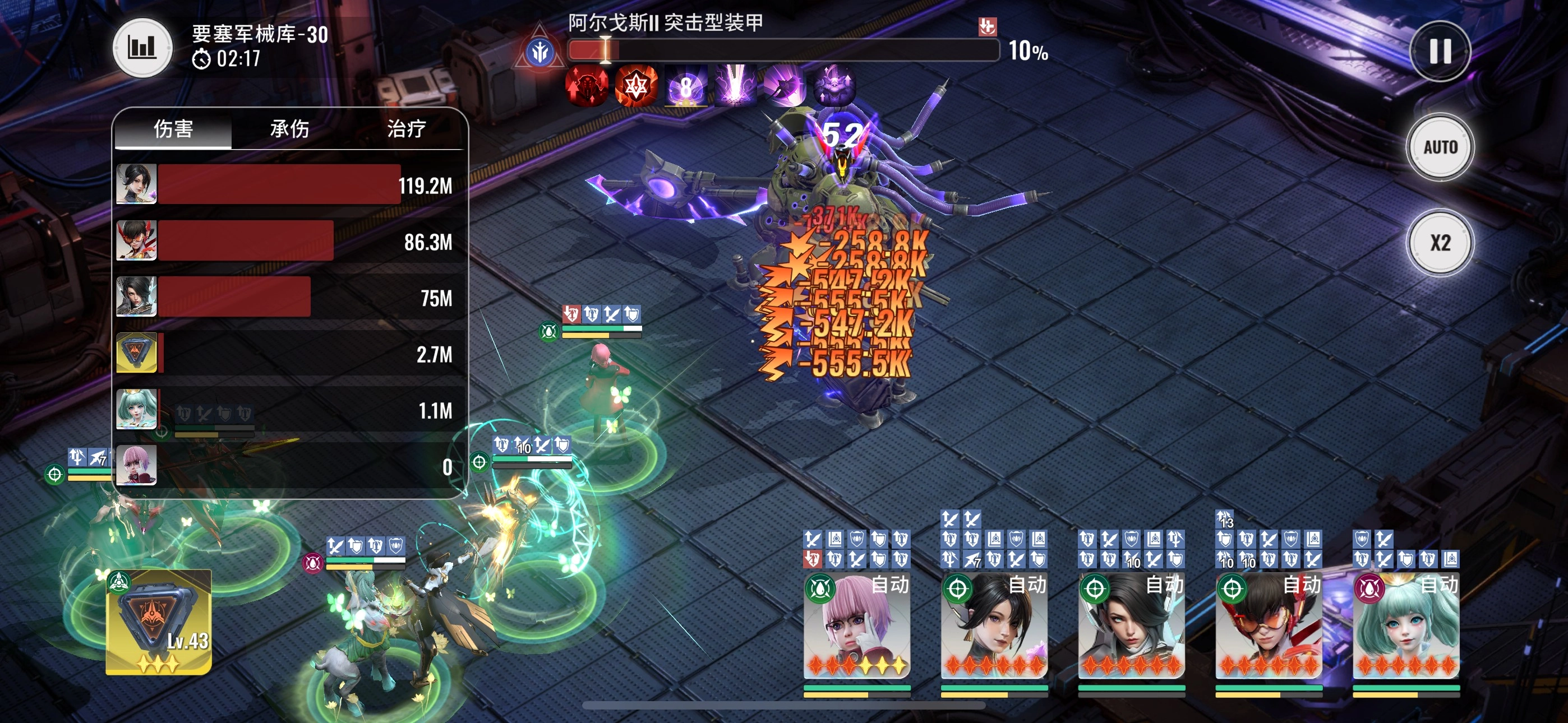Switch to the 承伤 damage-taken tab
1568x723 pixels.
[x=290, y=129]
